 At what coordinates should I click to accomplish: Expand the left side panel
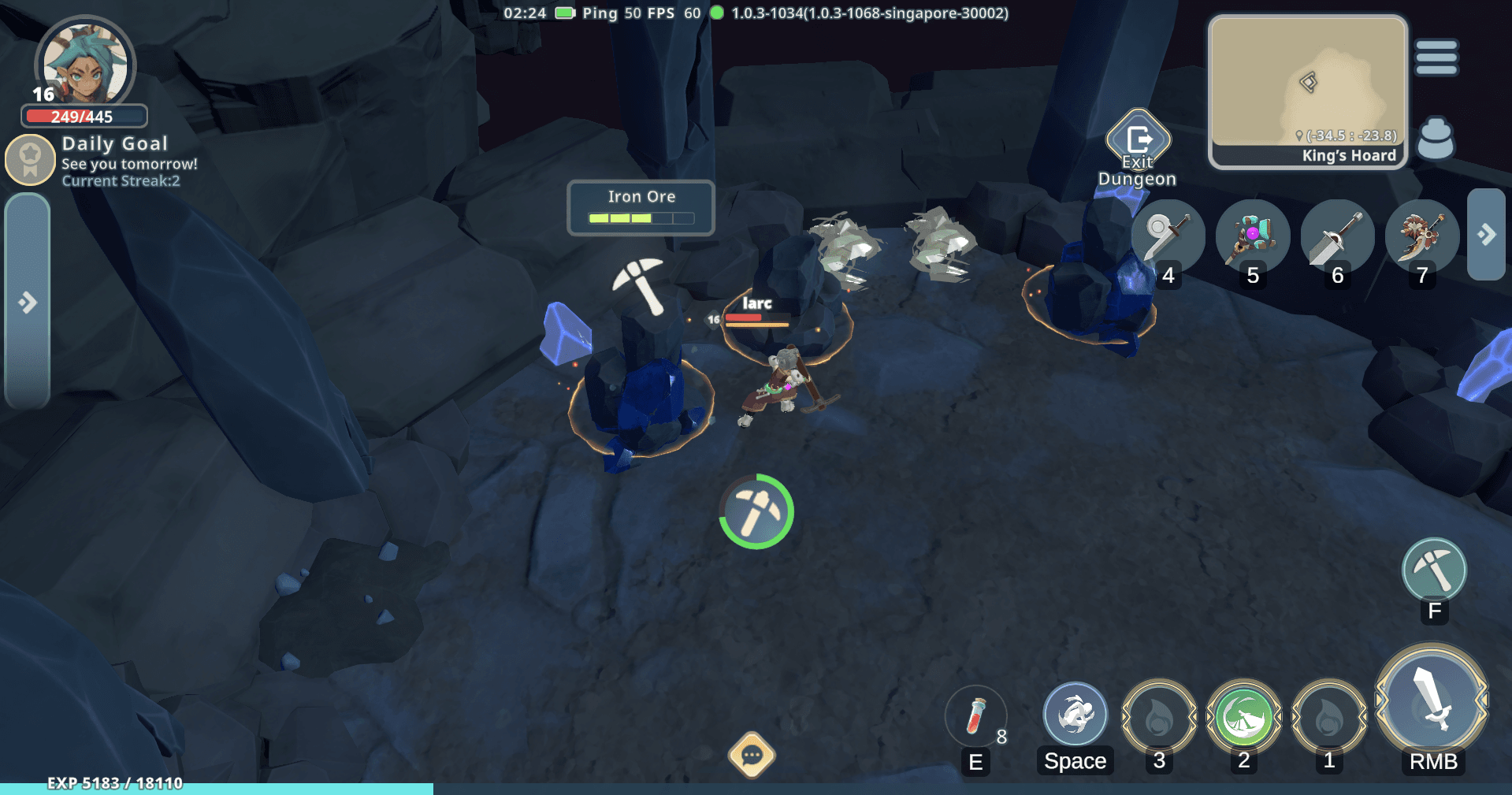[x=28, y=302]
